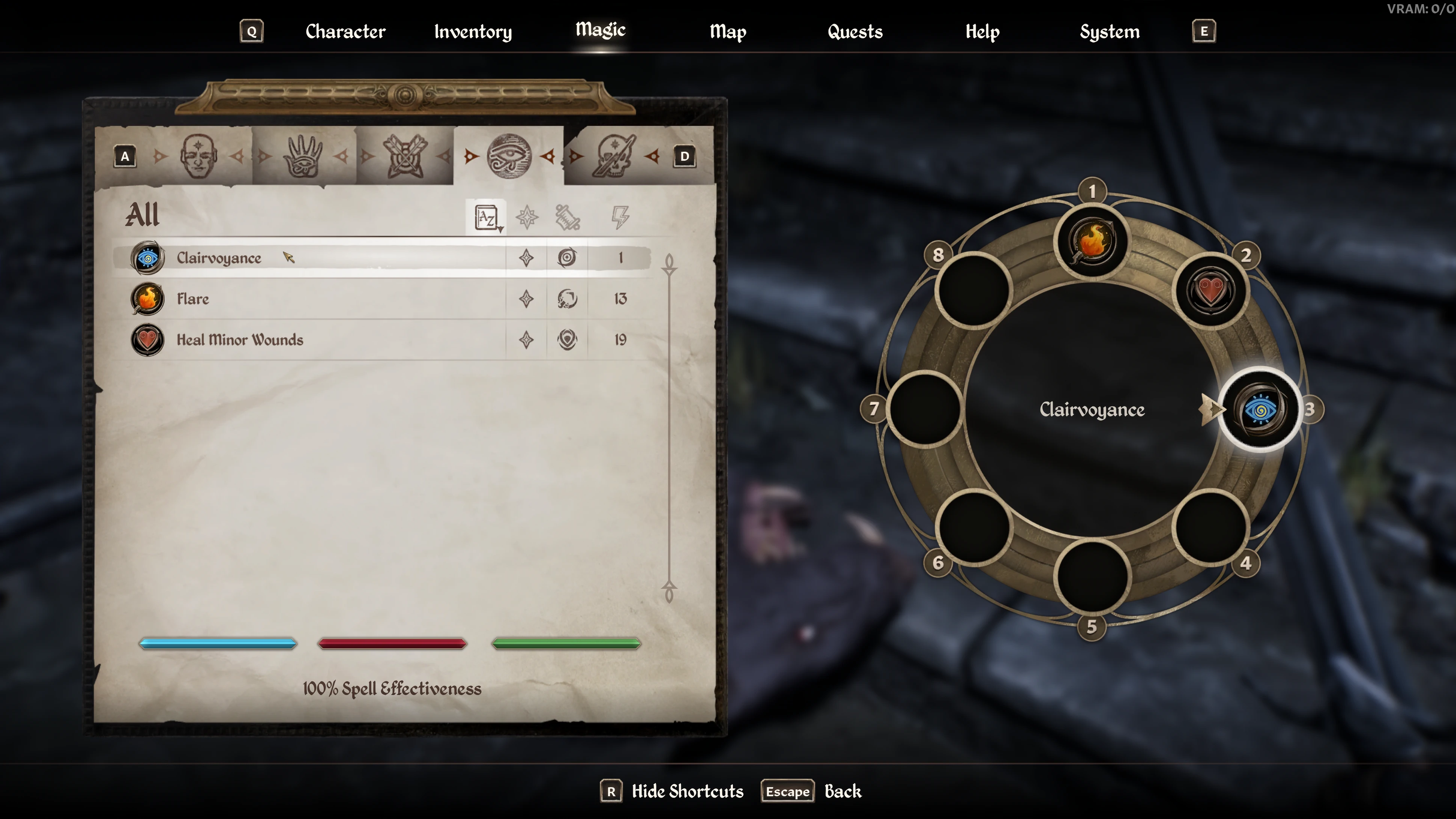
Task: Open the crossed arrows shield tab
Action: 405,156
